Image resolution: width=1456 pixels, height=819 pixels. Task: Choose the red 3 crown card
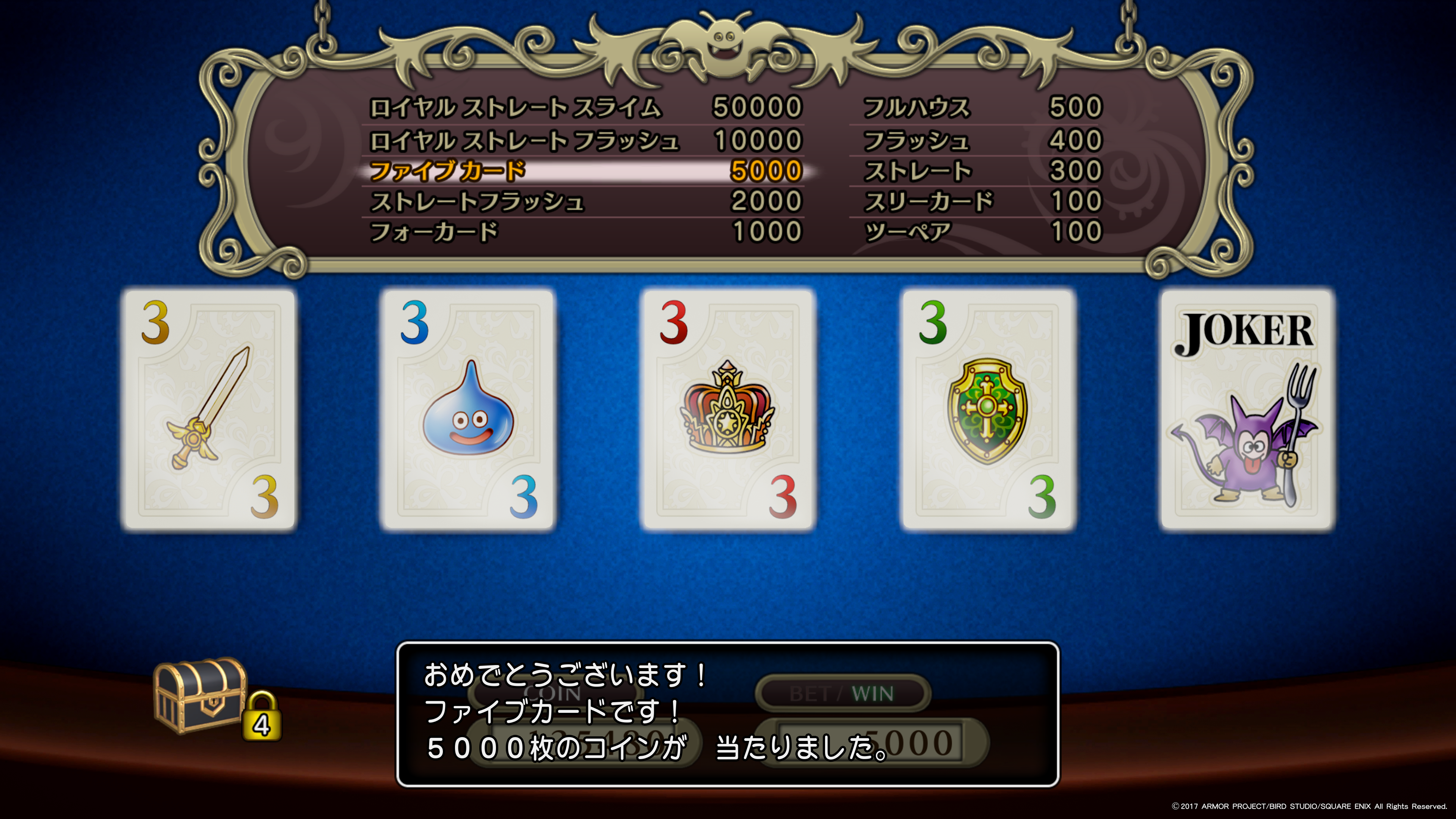click(x=728, y=410)
